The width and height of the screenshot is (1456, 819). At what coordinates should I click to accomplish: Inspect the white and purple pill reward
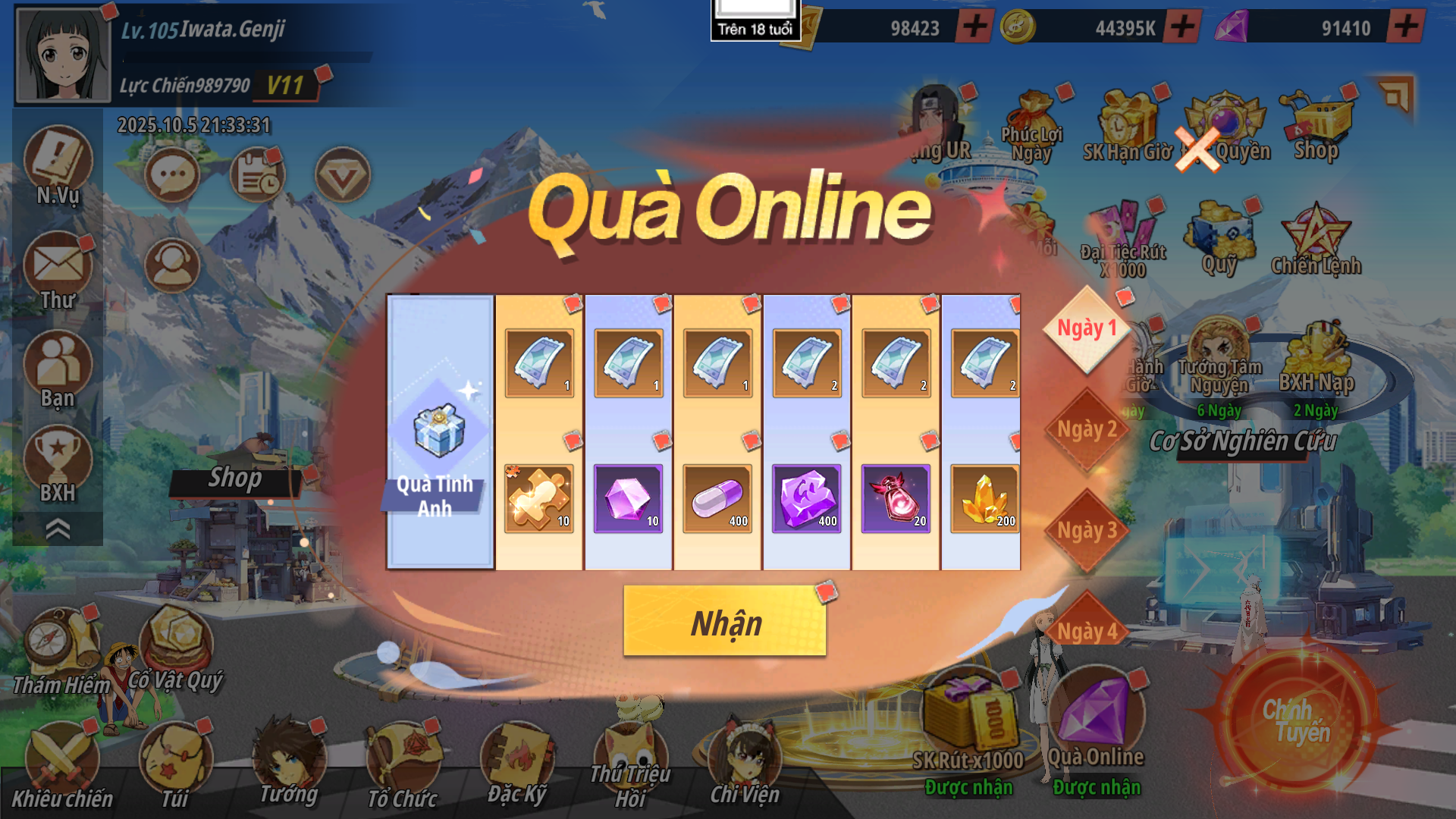click(717, 498)
